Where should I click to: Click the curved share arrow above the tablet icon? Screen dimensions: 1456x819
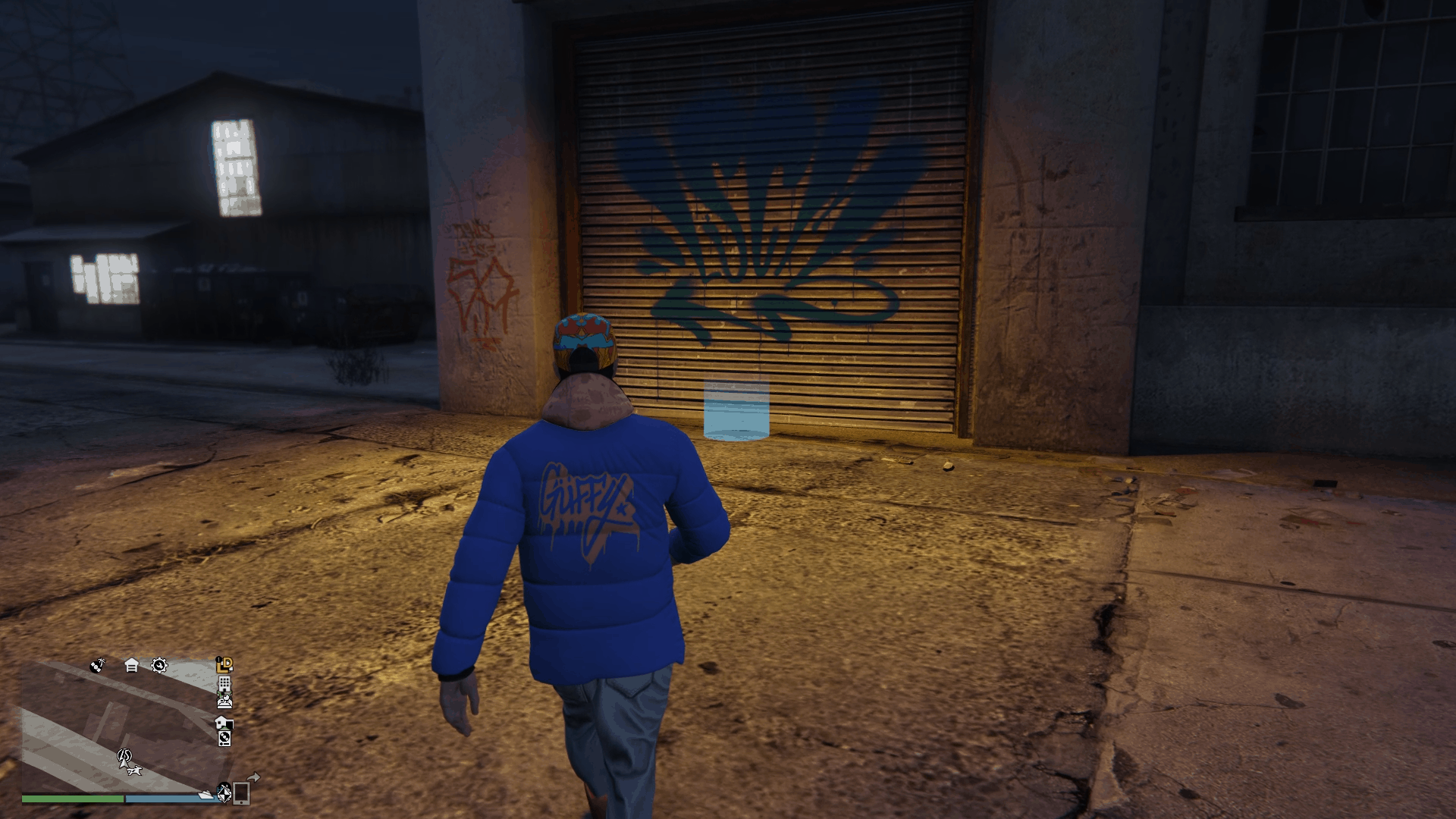[x=253, y=779]
